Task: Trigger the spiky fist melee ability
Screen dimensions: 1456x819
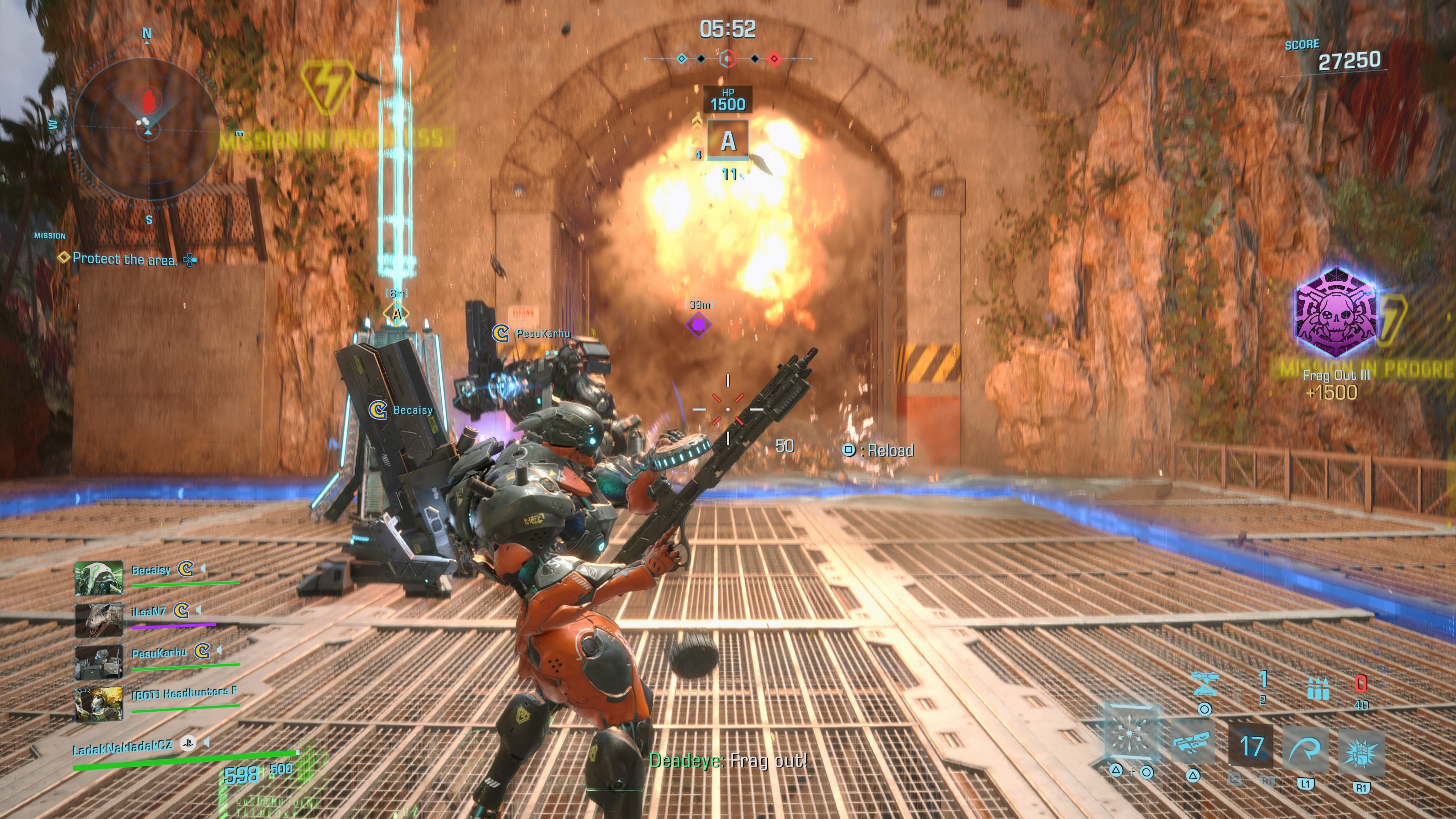Action: [x=1362, y=753]
